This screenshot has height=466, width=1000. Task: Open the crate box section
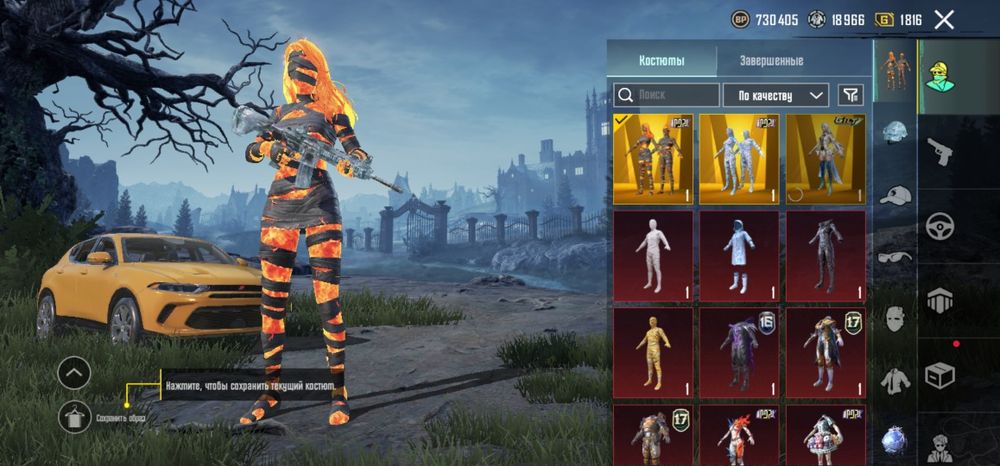pos(939,375)
